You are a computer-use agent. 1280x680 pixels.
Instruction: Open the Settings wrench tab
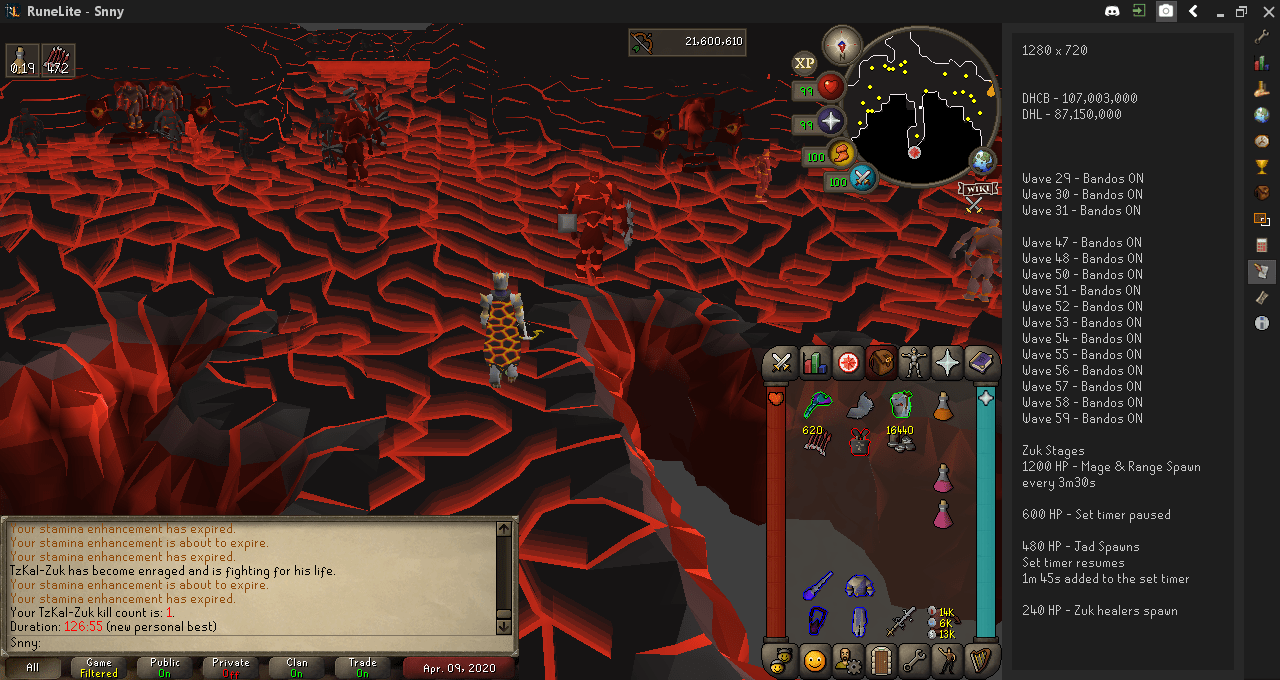(913, 660)
